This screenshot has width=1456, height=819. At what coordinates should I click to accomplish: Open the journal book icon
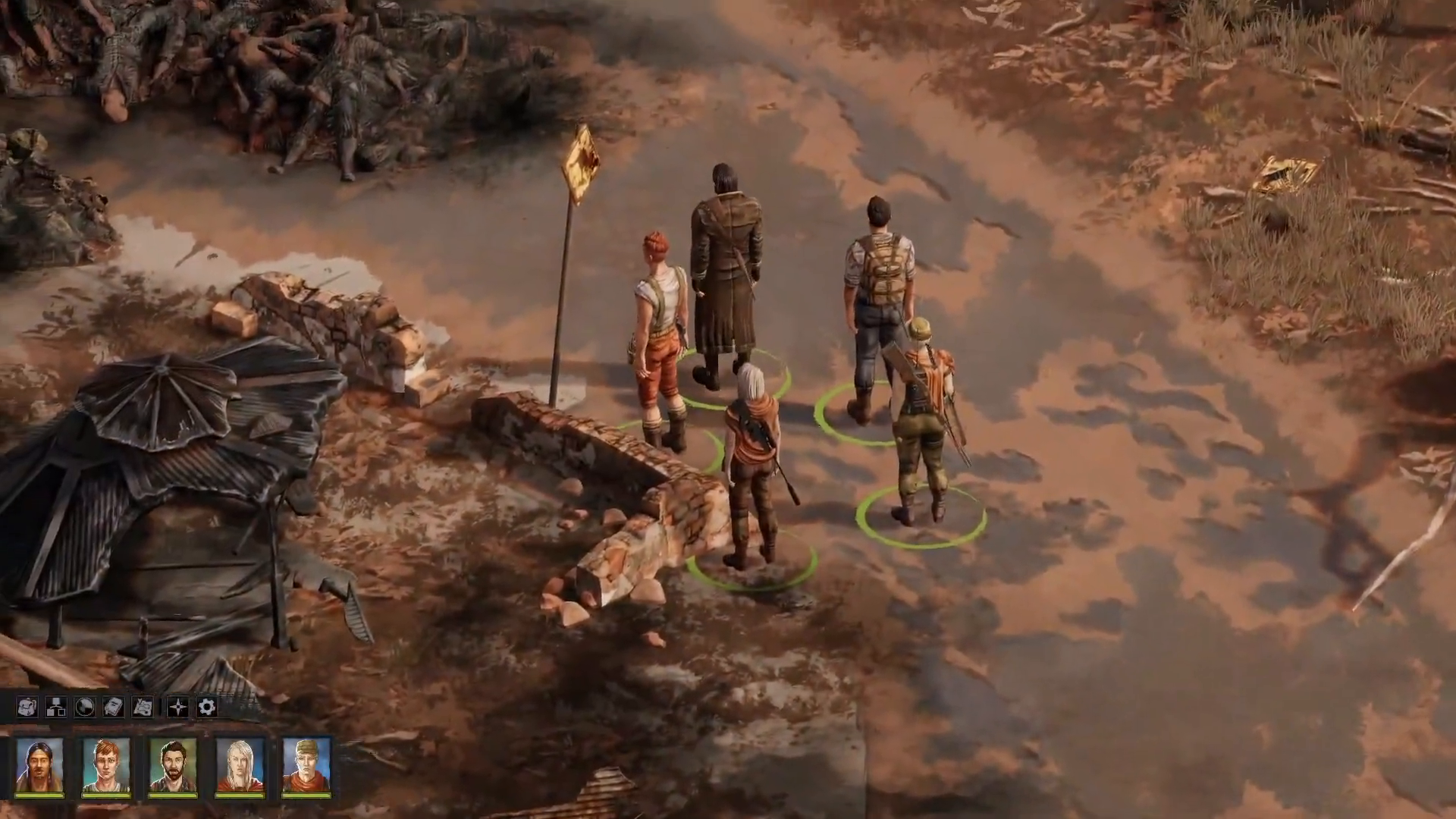(112, 707)
